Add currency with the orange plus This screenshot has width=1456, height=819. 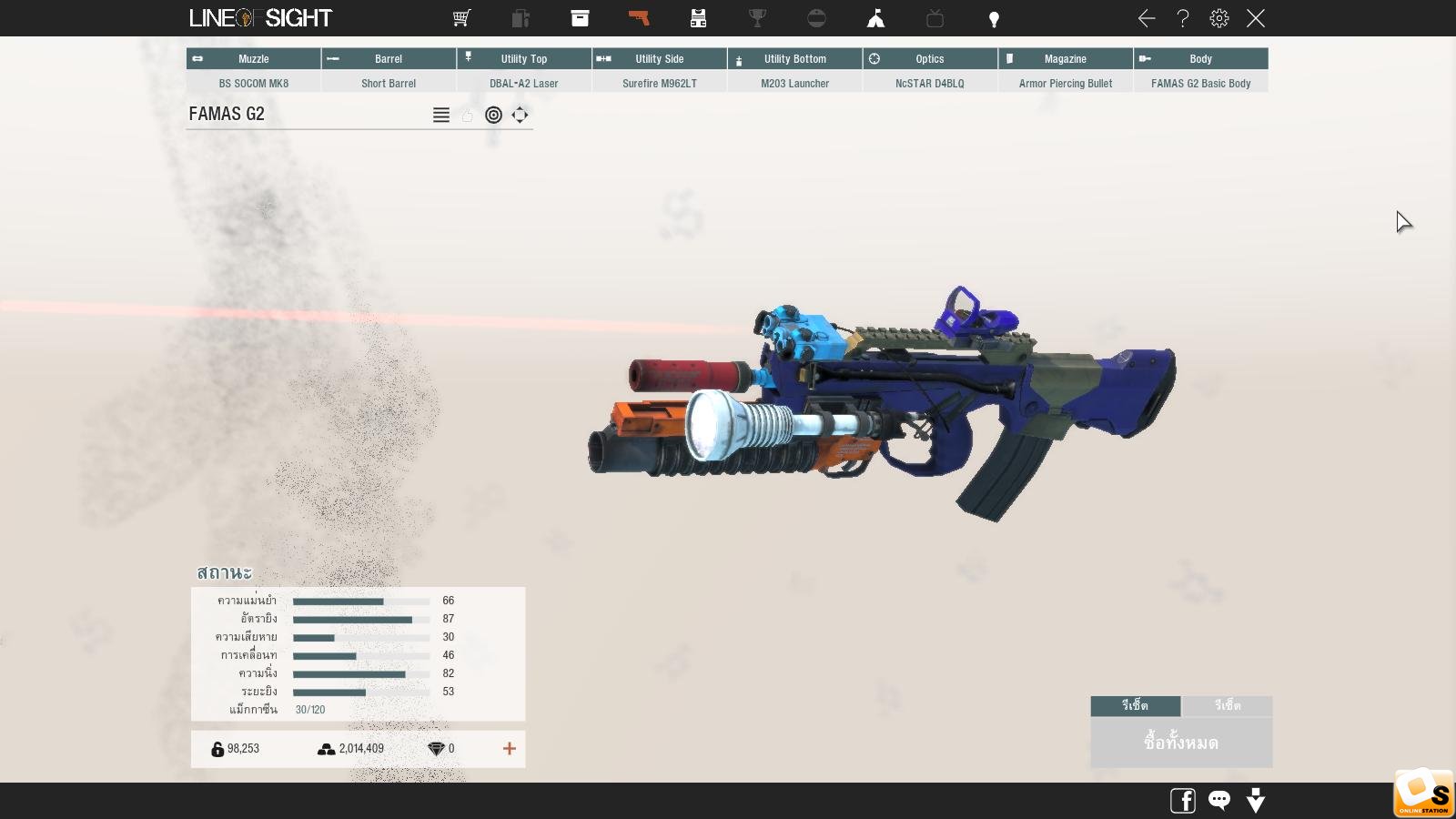[x=510, y=748]
